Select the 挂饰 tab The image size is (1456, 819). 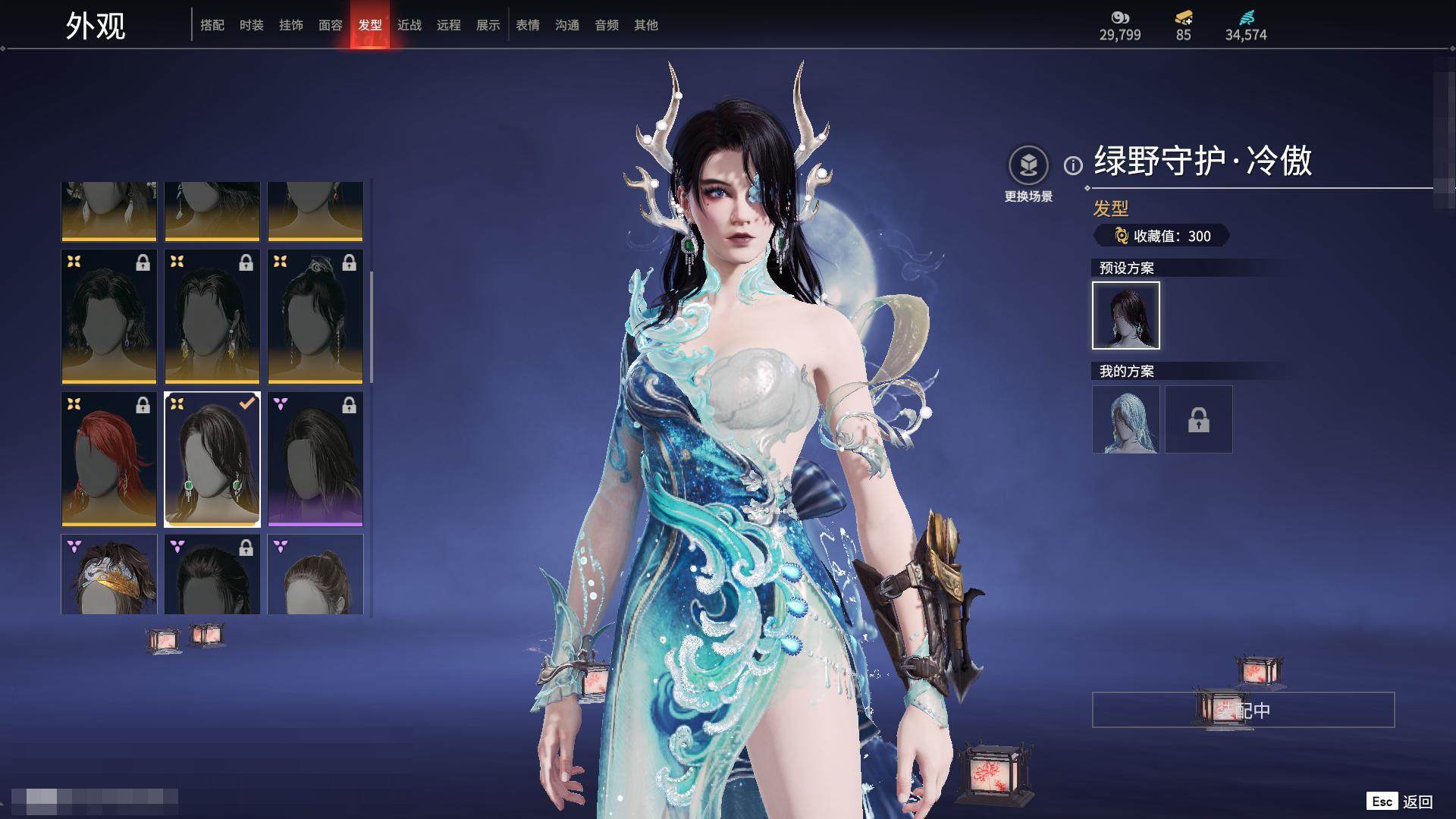click(x=291, y=25)
